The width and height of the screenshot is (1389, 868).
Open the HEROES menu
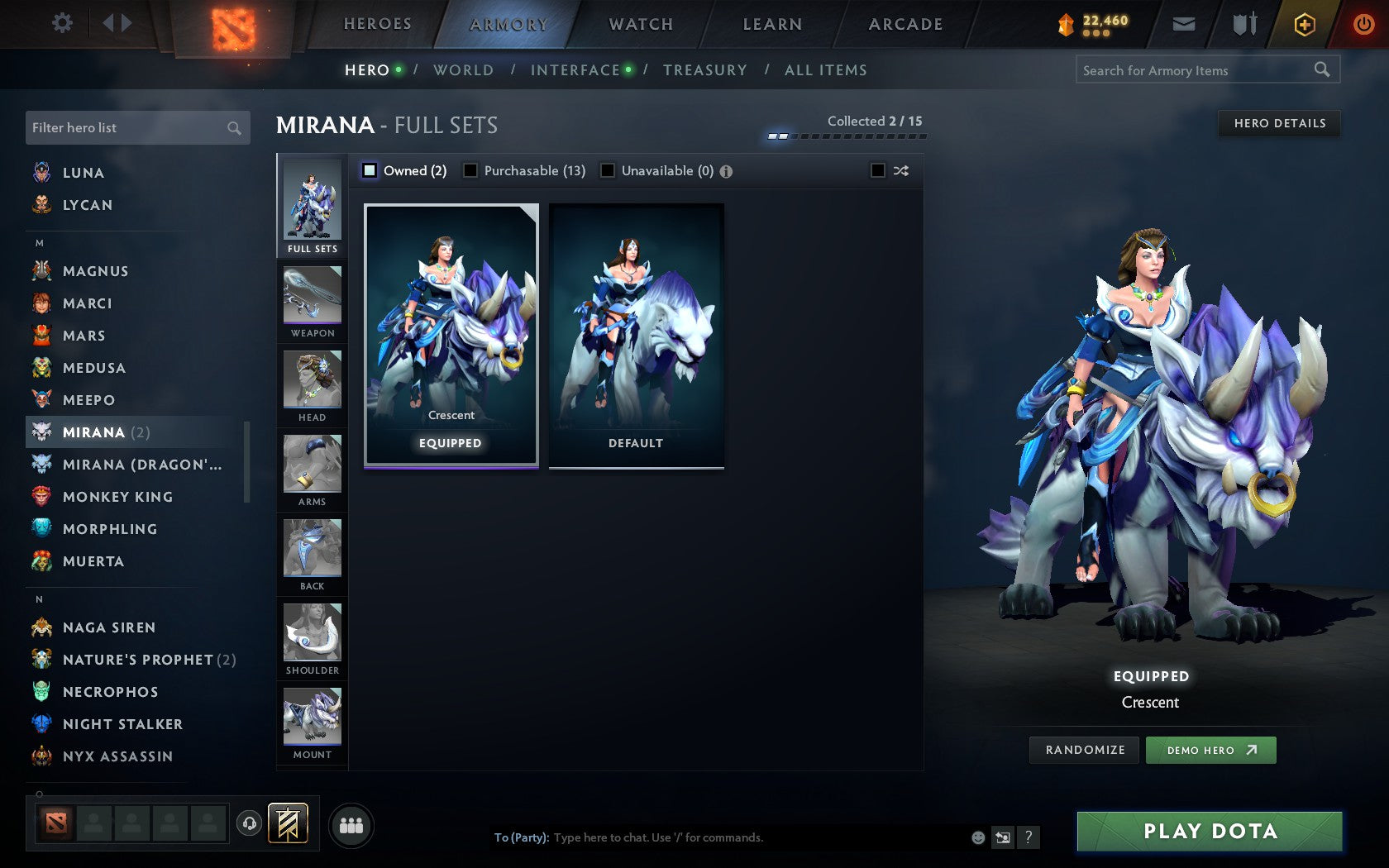376,23
